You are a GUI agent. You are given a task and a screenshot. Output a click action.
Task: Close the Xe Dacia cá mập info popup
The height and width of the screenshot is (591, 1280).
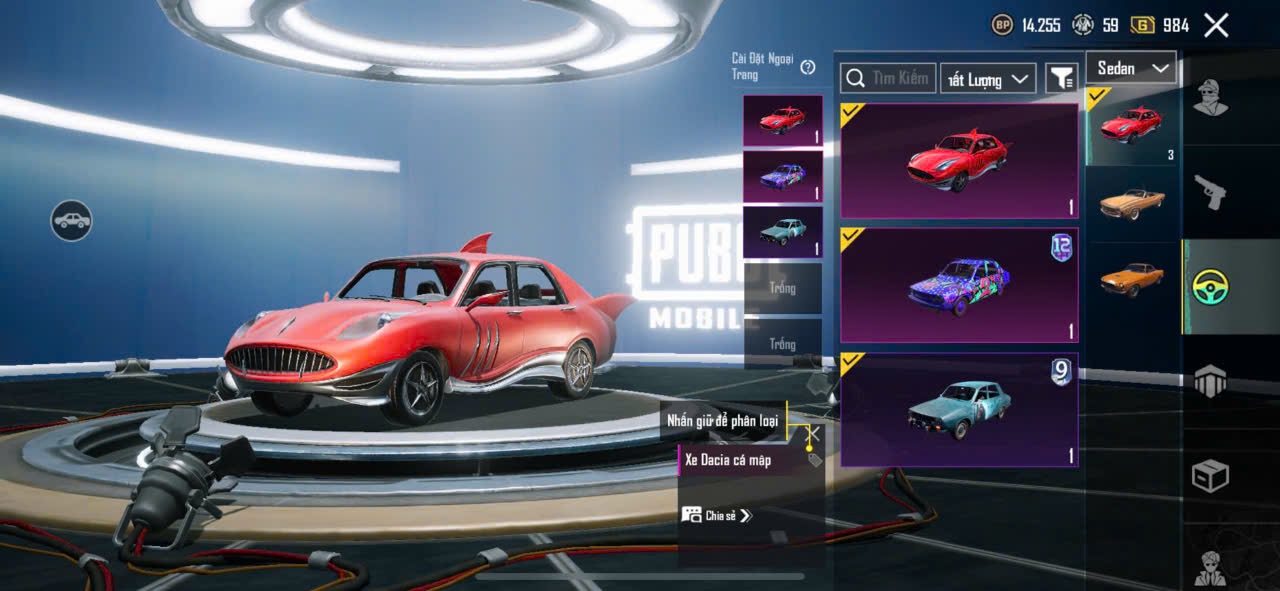pos(814,433)
